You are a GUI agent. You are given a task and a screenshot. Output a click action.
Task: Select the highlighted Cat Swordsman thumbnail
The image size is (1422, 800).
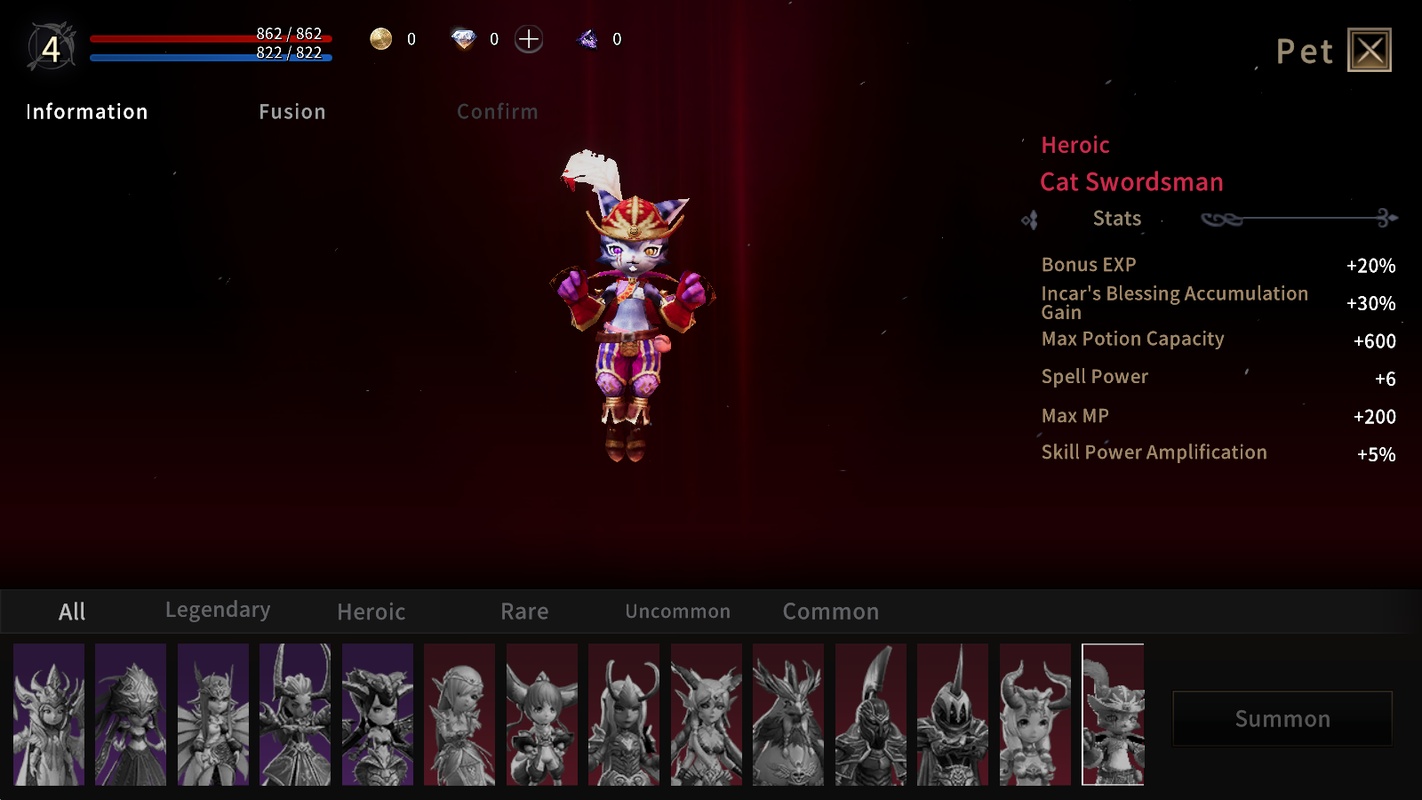1113,714
